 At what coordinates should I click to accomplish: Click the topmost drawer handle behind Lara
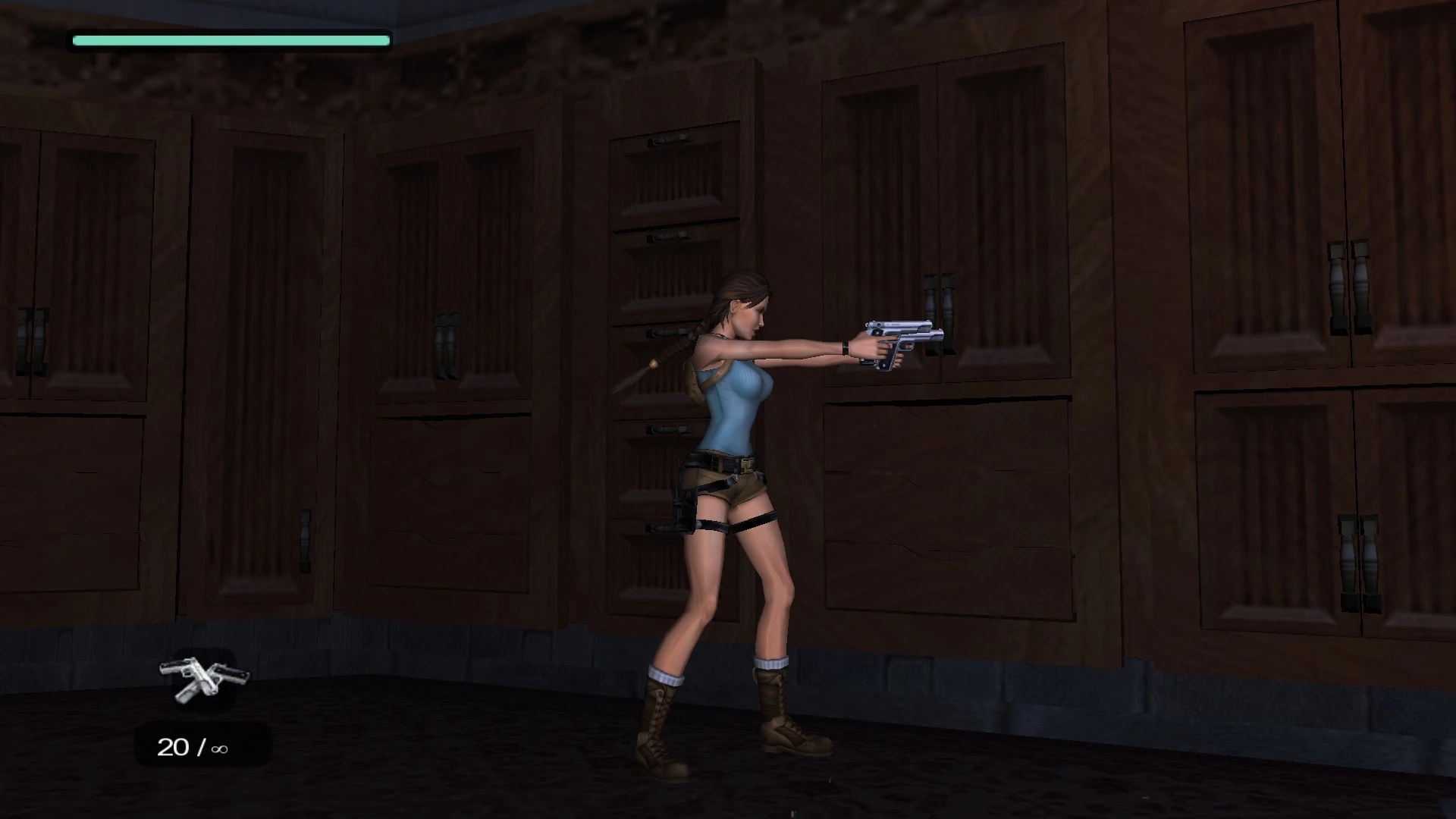[667, 140]
